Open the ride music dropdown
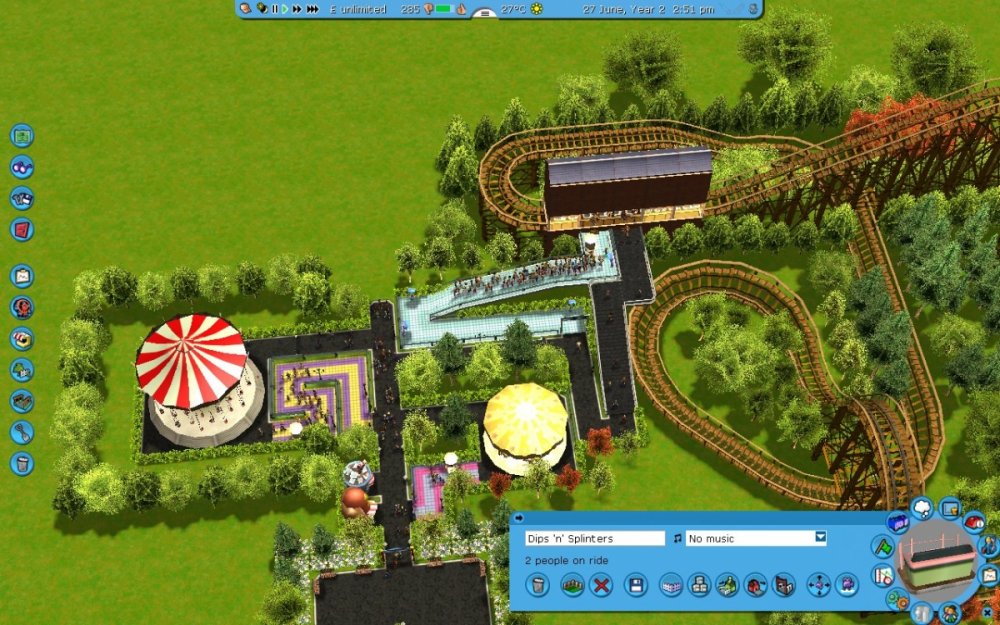The height and width of the screenshot is (625, 1000). [821, 538]
